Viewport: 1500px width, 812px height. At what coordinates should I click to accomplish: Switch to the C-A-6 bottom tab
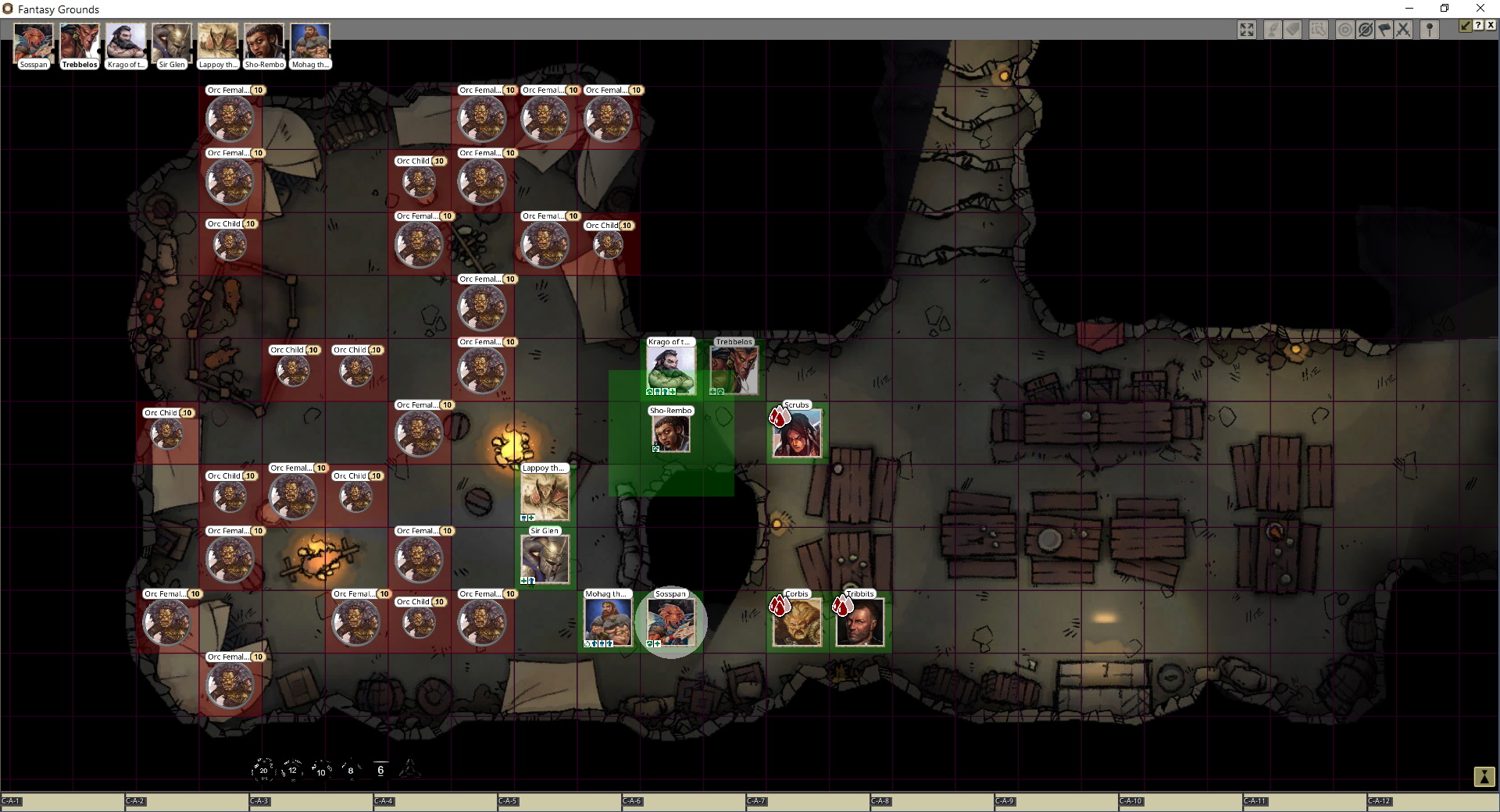click(x=633, y=801)
